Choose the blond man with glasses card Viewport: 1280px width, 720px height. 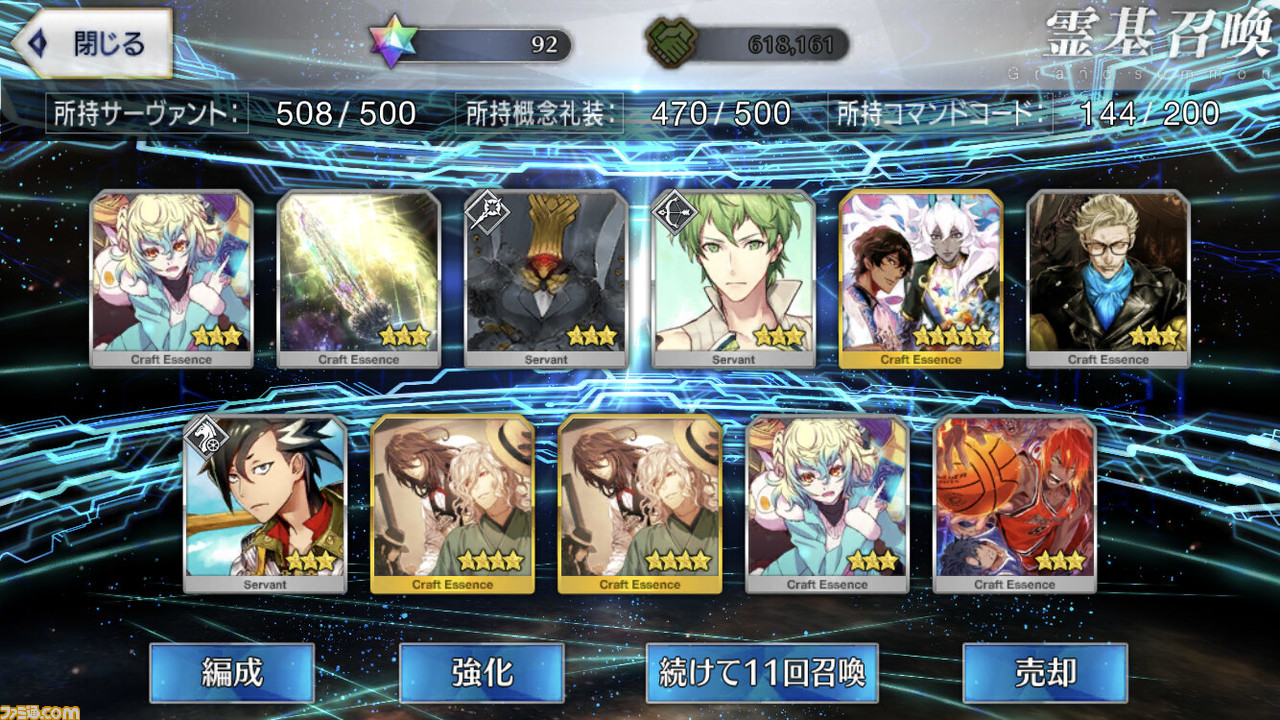[1108, 278]
